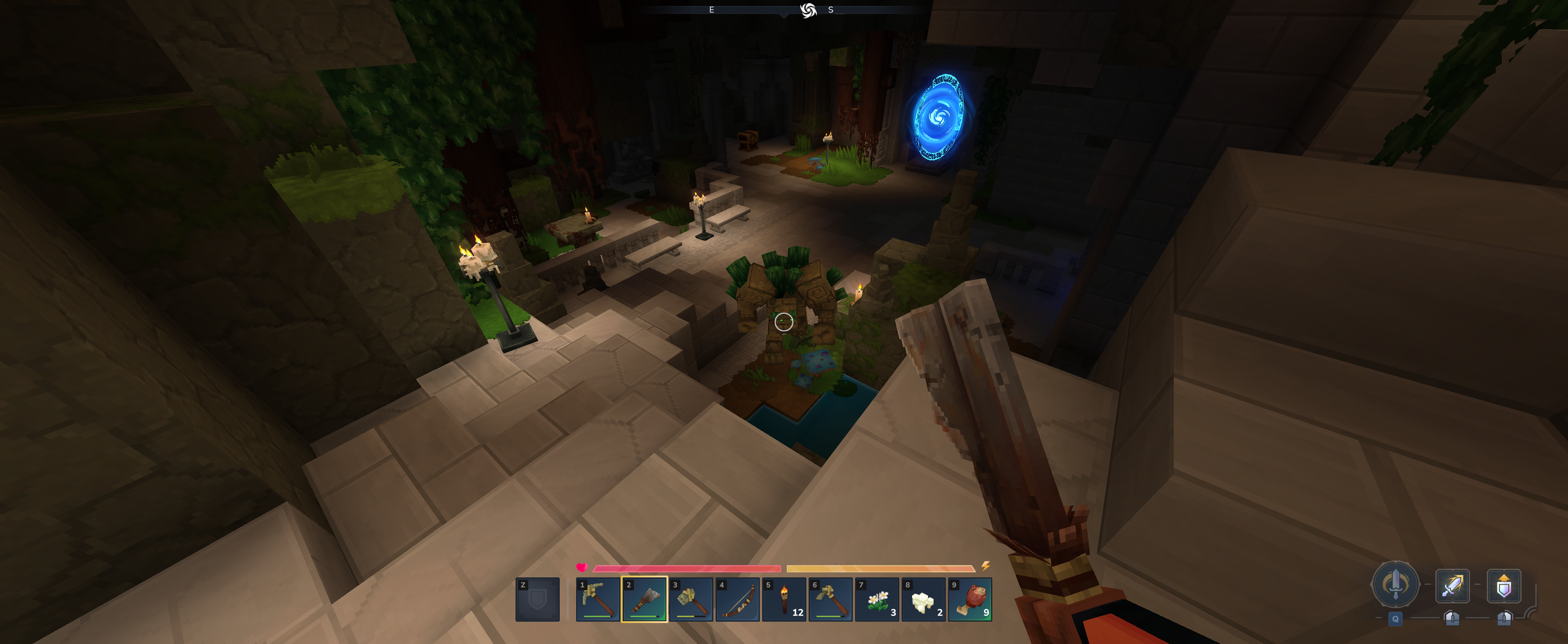Choose the white wool tuft slot
This screenshot has width=1568, height=644.
[x=923, y=599]
